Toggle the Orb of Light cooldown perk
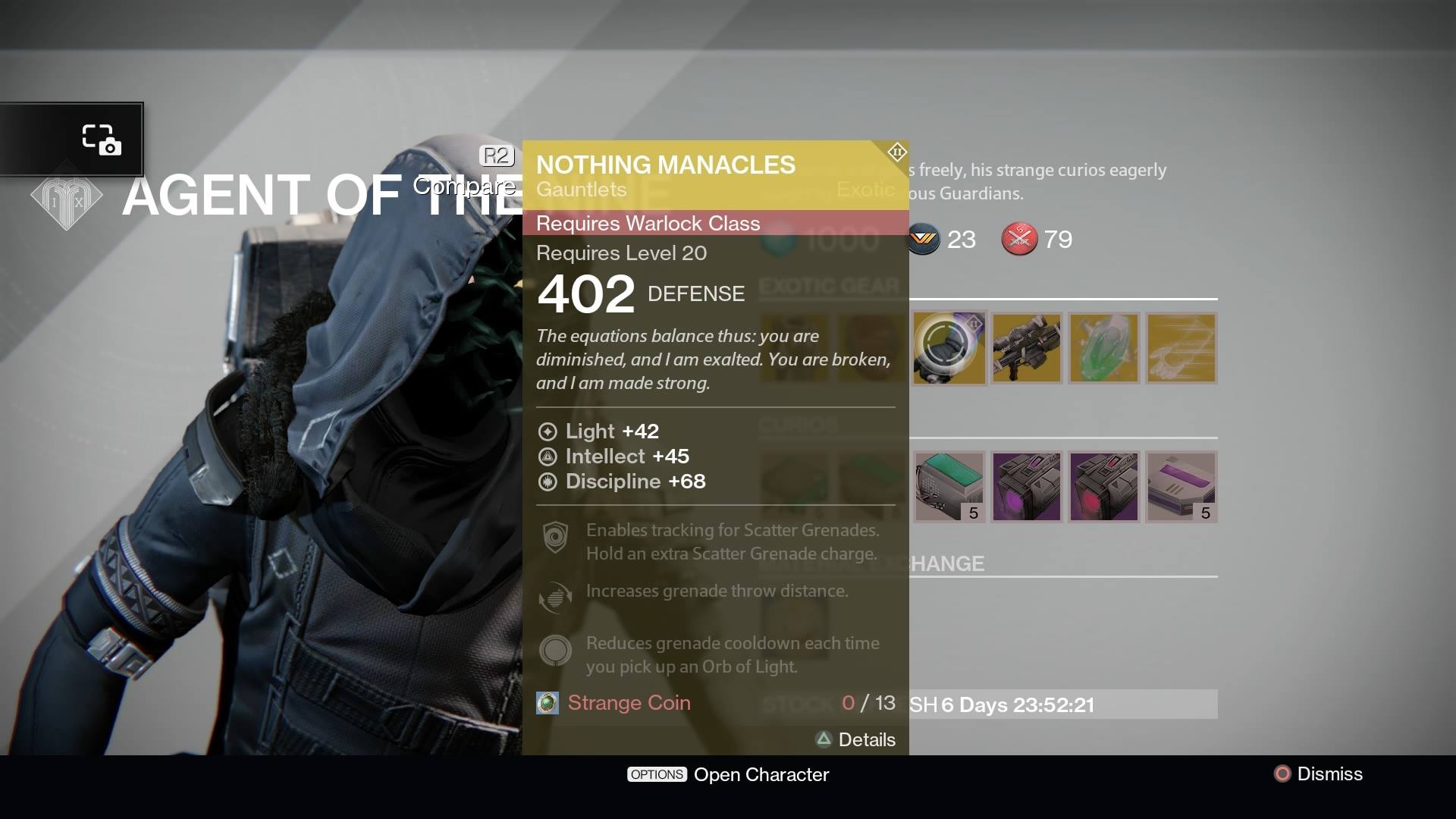 click(x=555, y=650)
